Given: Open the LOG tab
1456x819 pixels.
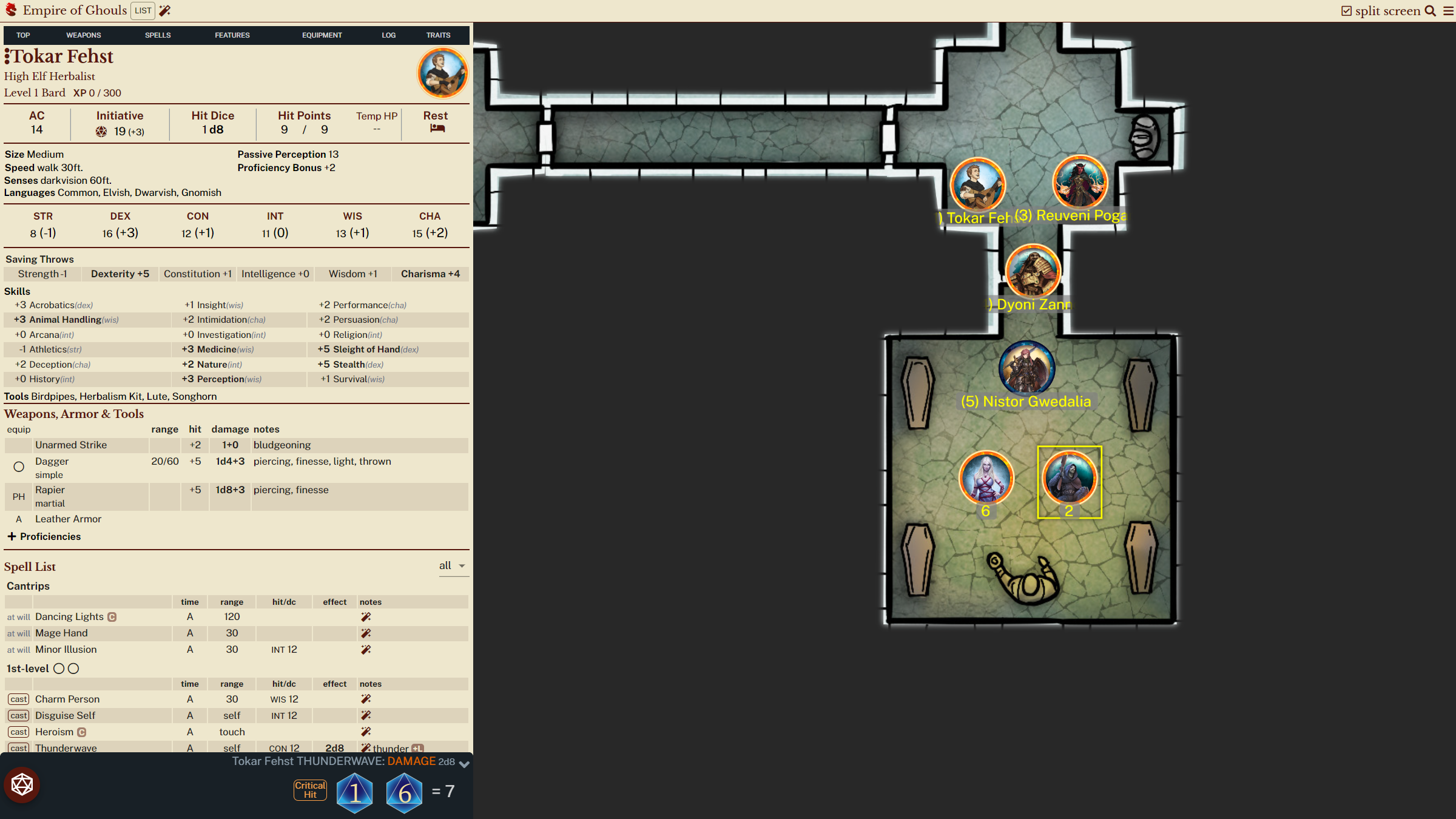Looking at the screenshot, I should click(x=388, y=35).
